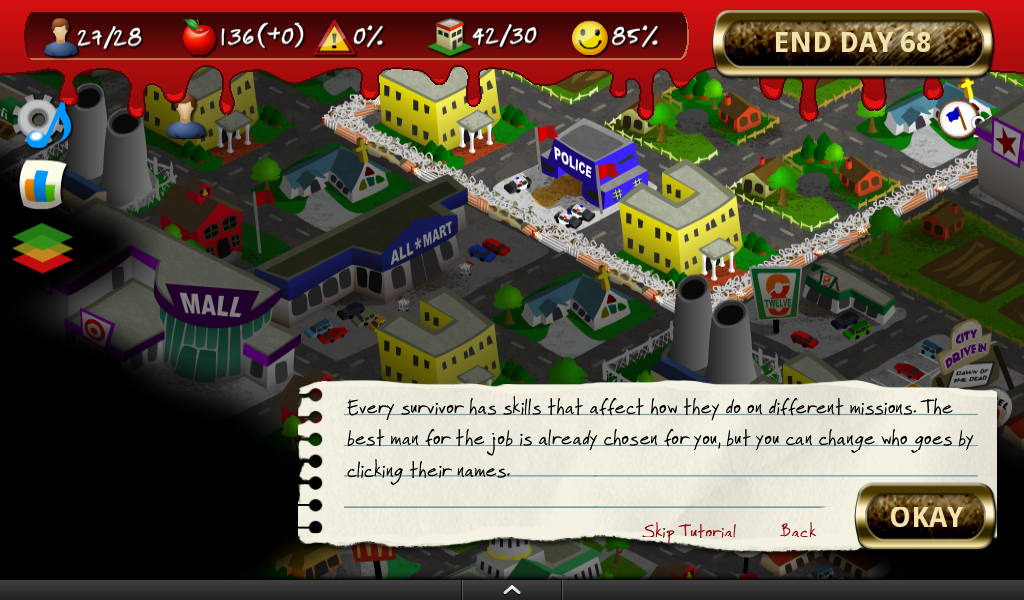The height and width of the screenshot is (600, 1024).
Task: Open the gear and music note settings
Action: 44,121
